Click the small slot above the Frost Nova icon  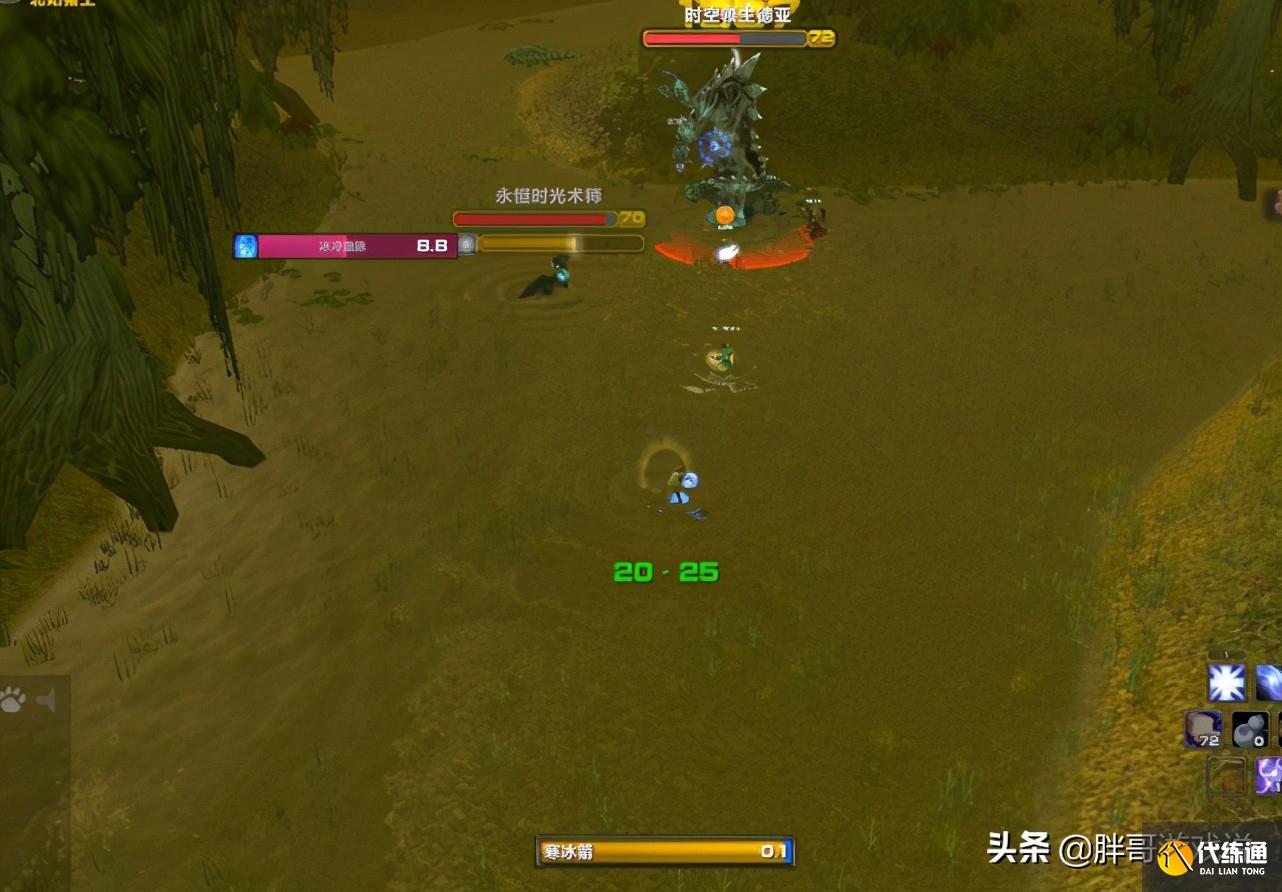pos(1225,653)
